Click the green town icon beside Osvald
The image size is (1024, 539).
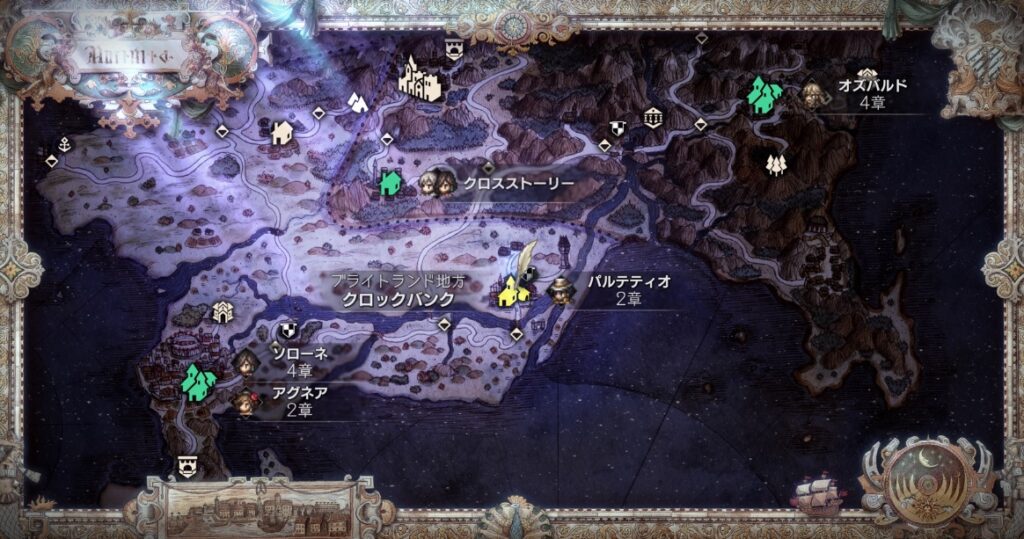(x=765, y=96)
